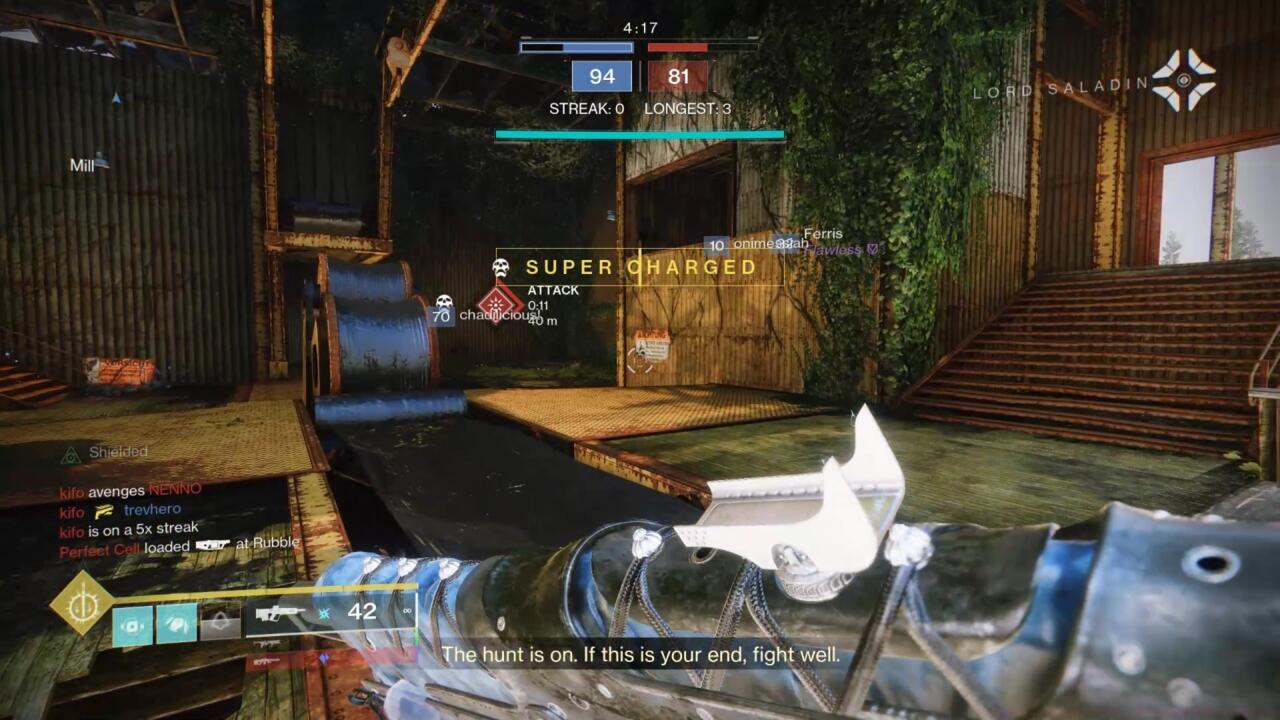Click the equipped pulse rifle weapon icon
Image resolution: width=1280 pixels, height=720 pixels.
282,613
